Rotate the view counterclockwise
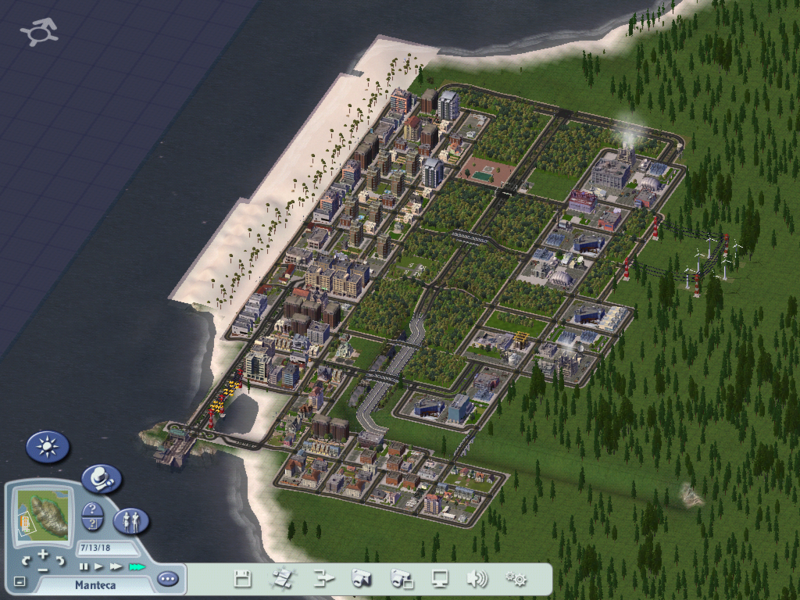Screen dimensions: 800x600 coord(27,560)
